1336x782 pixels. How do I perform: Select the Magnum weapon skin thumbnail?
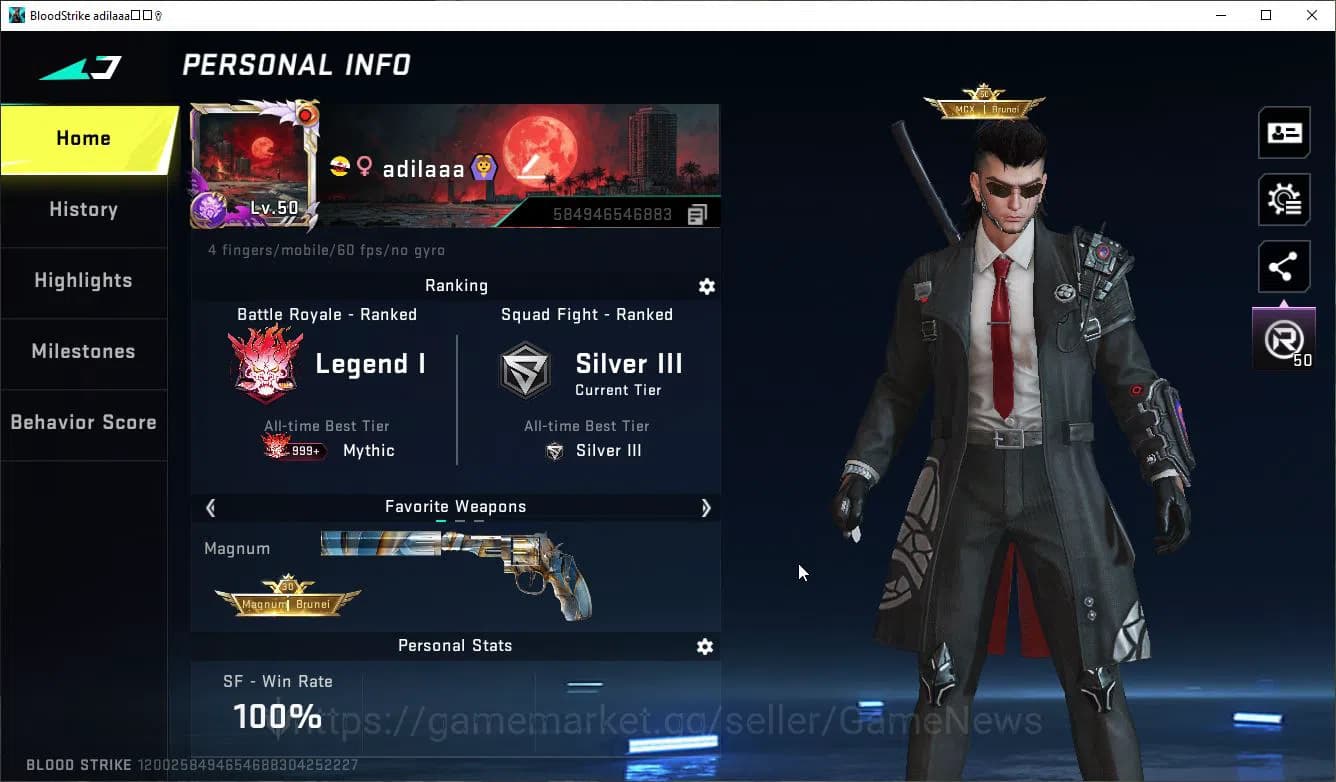455,570
